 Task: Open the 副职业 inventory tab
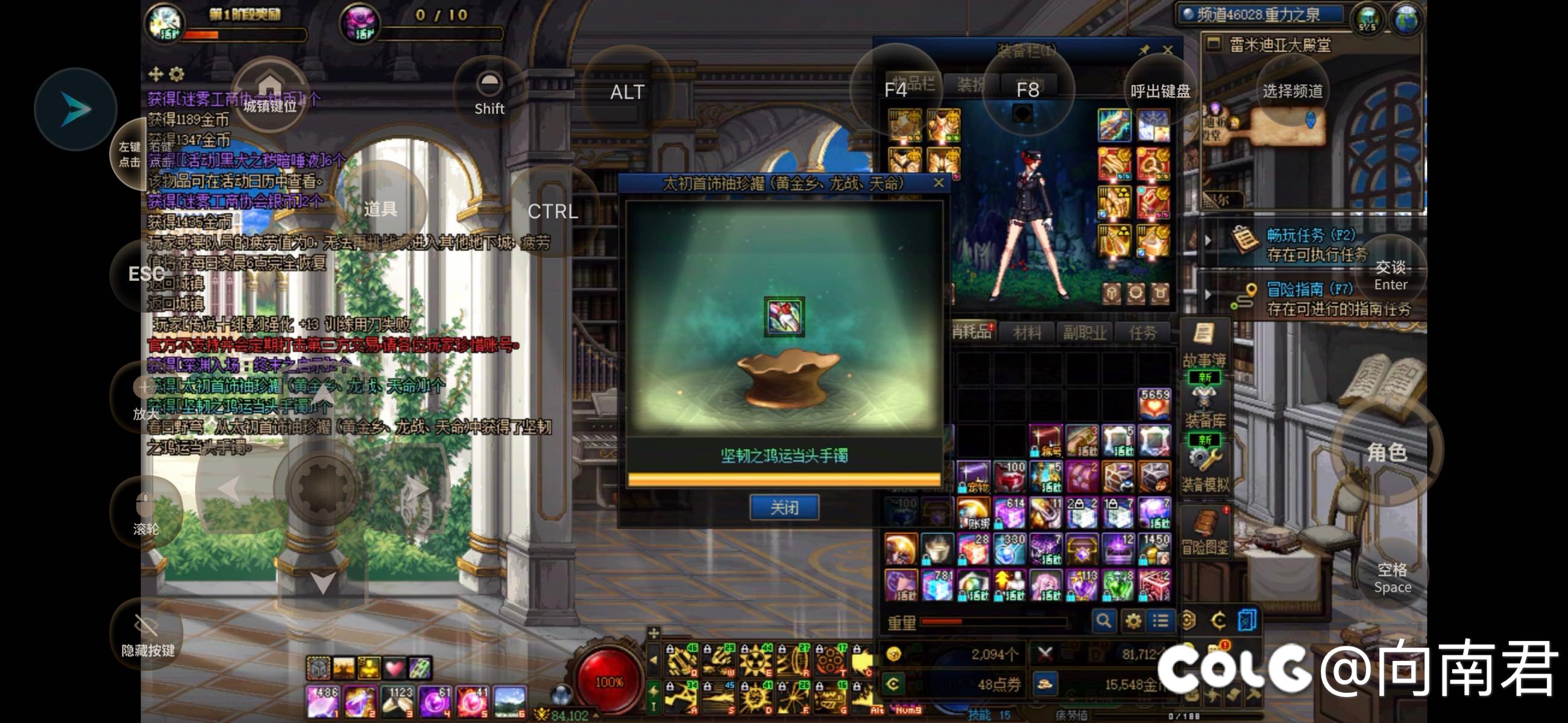pos(1083,333)
